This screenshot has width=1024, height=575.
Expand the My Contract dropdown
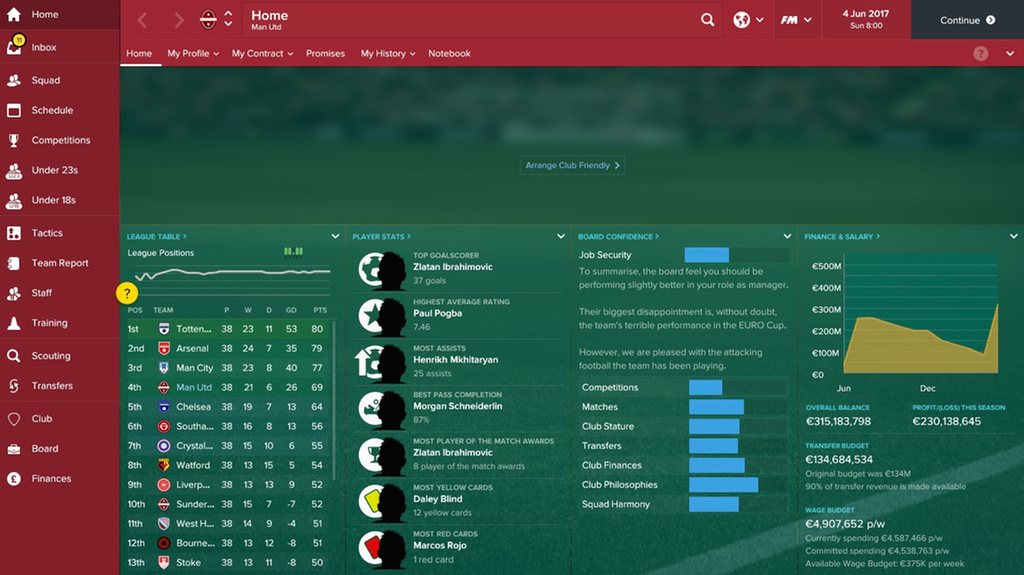pos(262,54)
